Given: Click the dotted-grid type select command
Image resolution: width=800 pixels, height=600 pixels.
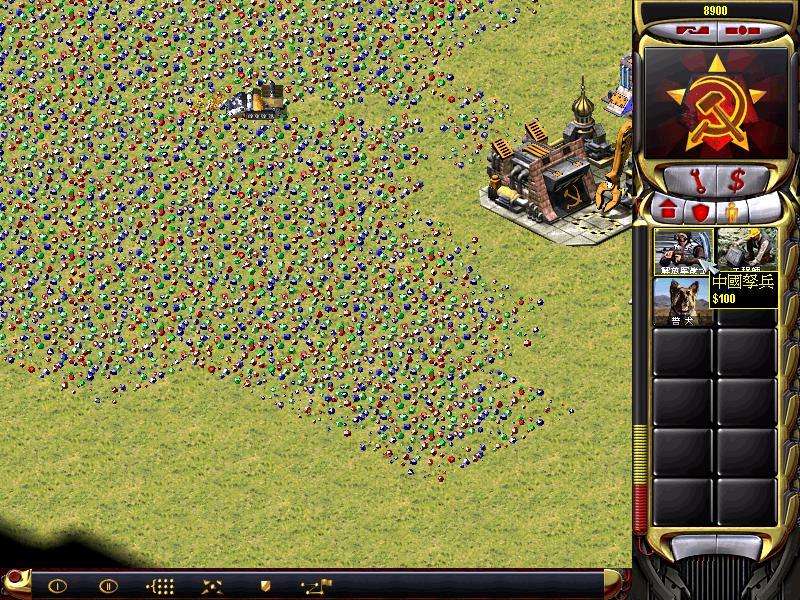Looking at the screenshot, I should 160,586.
